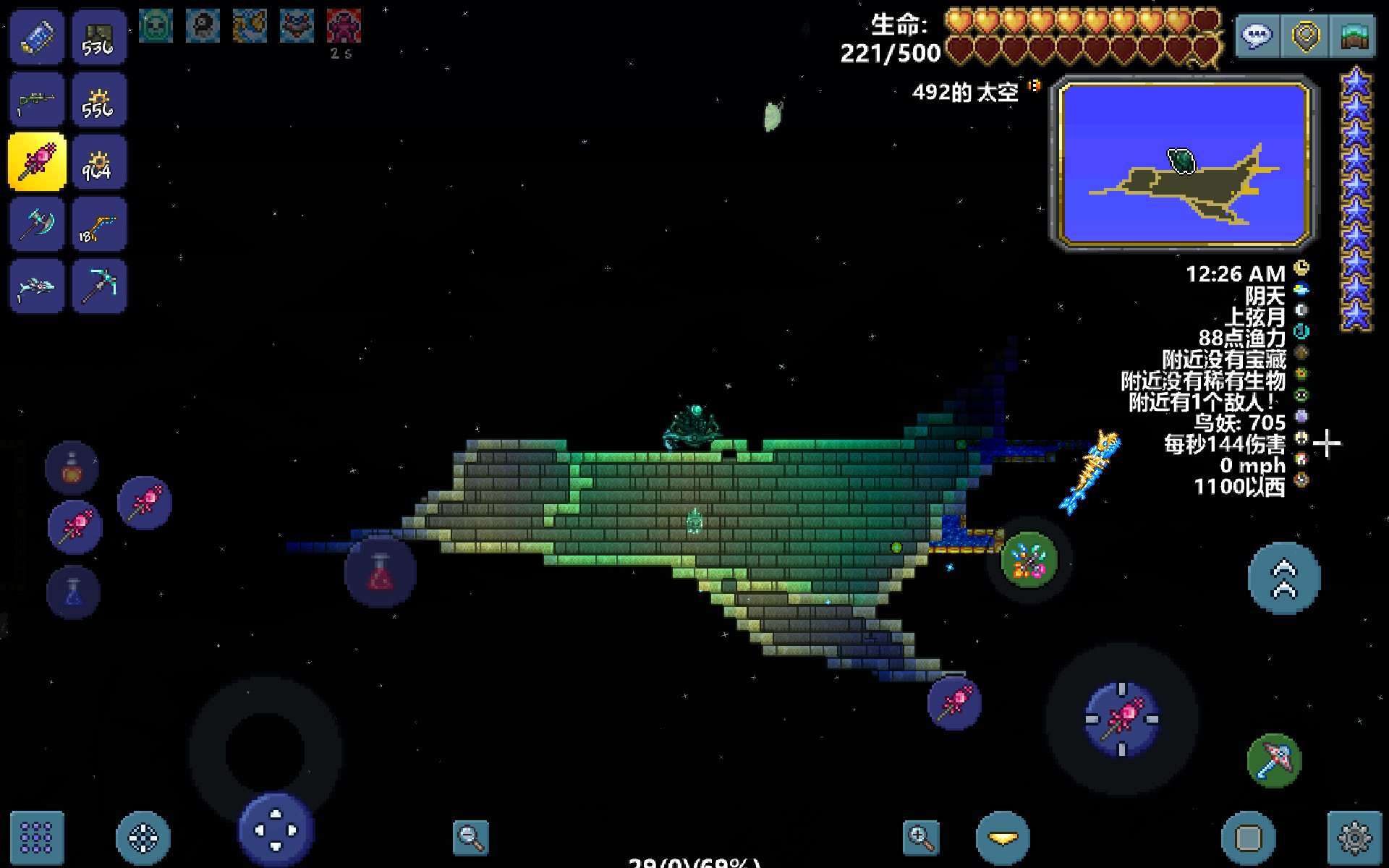Select the pickaxe hotbar slot
Viewport: 1389px width, 868px height.
pyautogui.click(x=99, y=285)
